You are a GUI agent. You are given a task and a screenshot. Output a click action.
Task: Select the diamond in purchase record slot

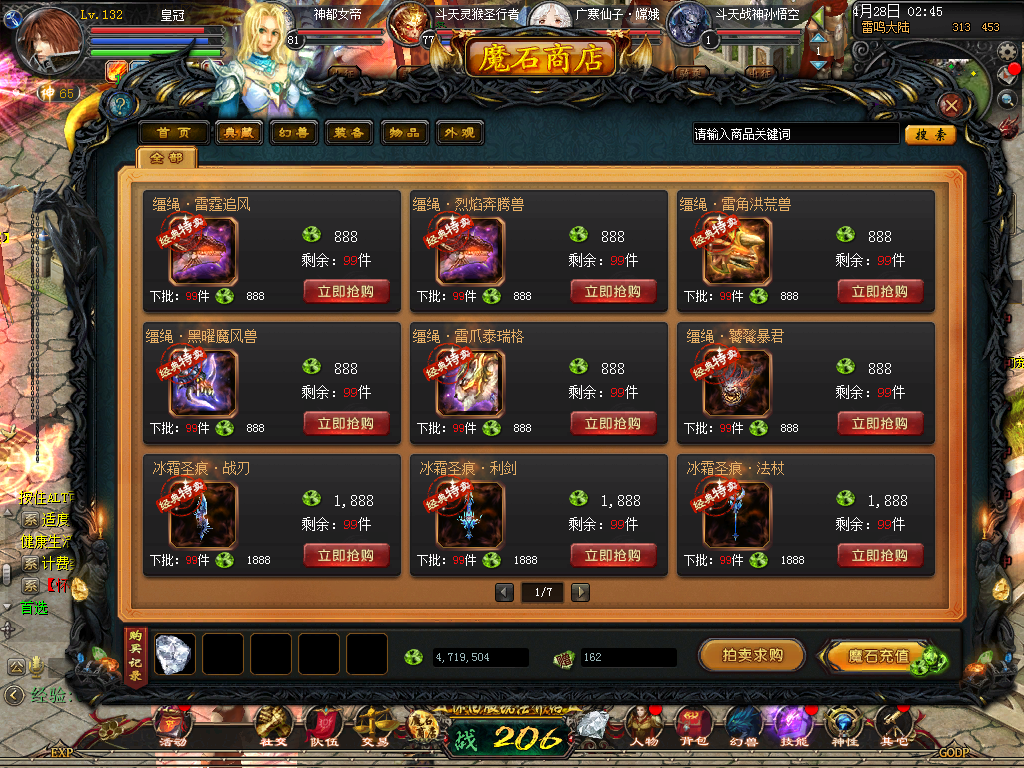click(175, 654)
